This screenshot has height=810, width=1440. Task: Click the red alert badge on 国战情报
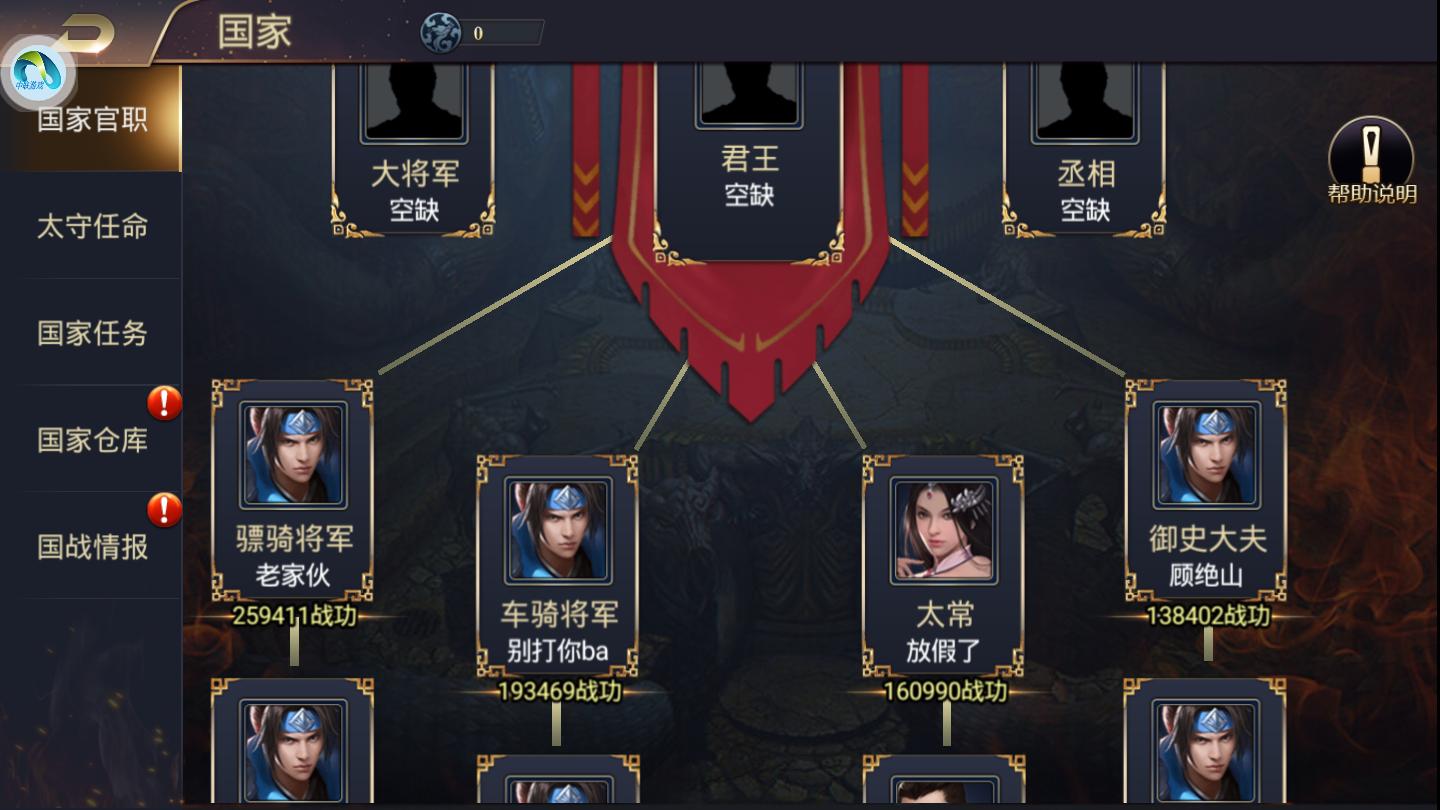163,510
